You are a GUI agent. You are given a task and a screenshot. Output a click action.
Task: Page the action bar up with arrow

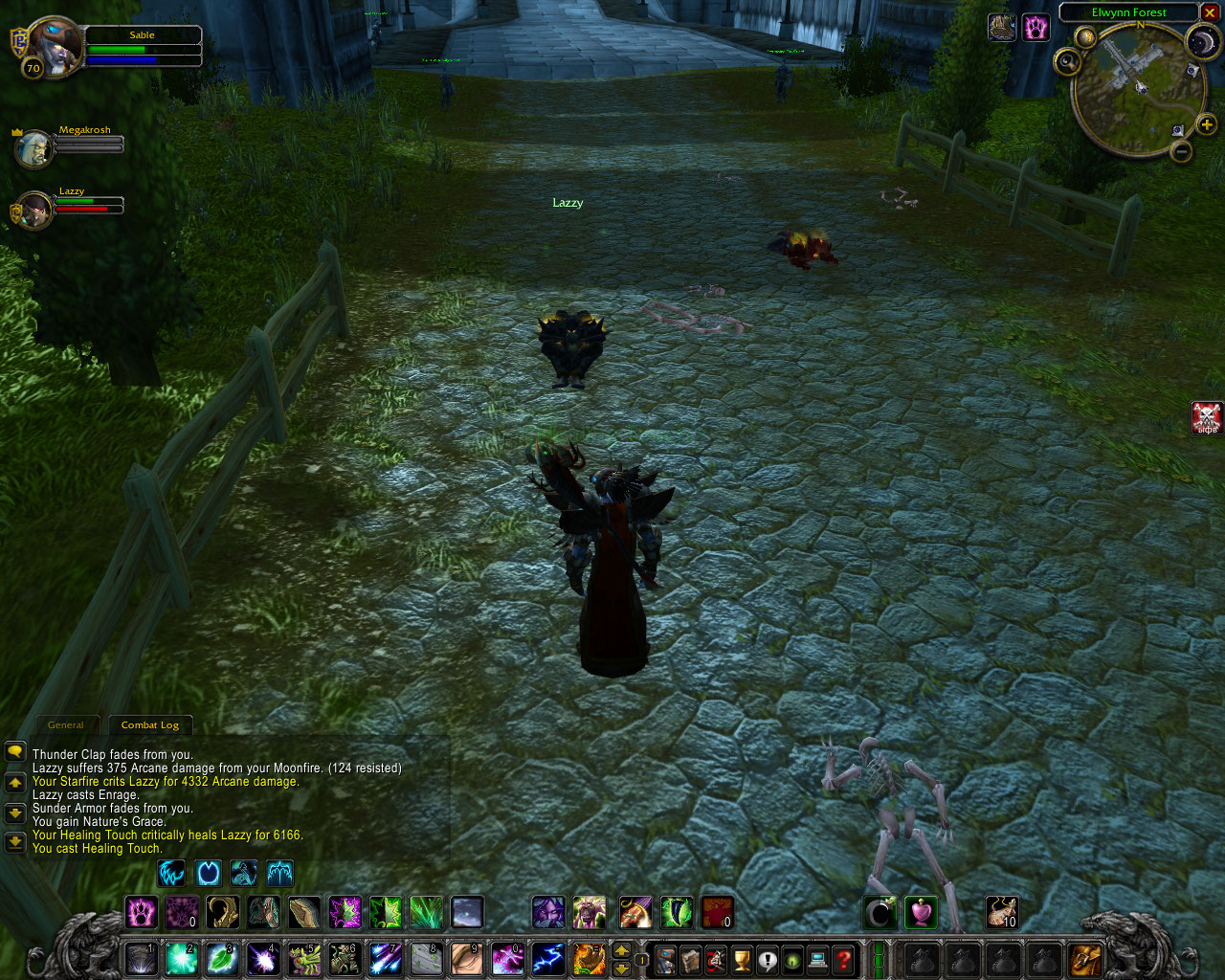621,950
